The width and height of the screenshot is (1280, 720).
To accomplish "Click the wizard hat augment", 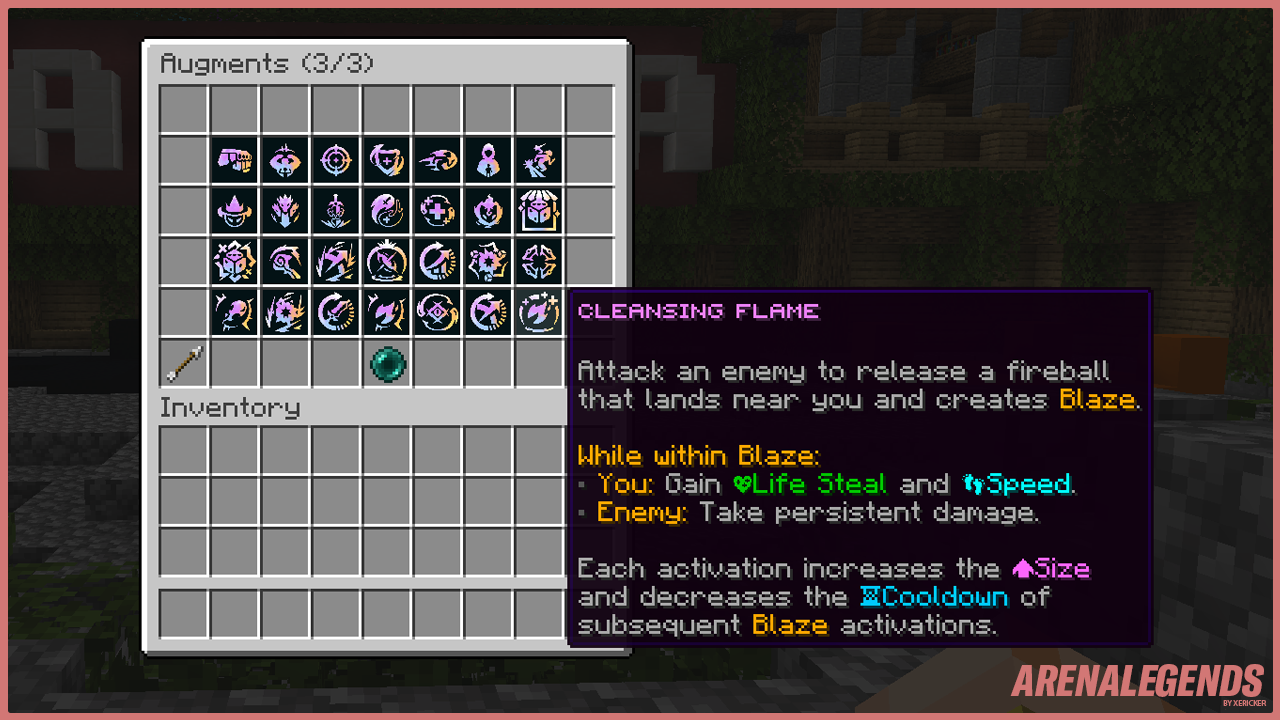I will [233, 210].
